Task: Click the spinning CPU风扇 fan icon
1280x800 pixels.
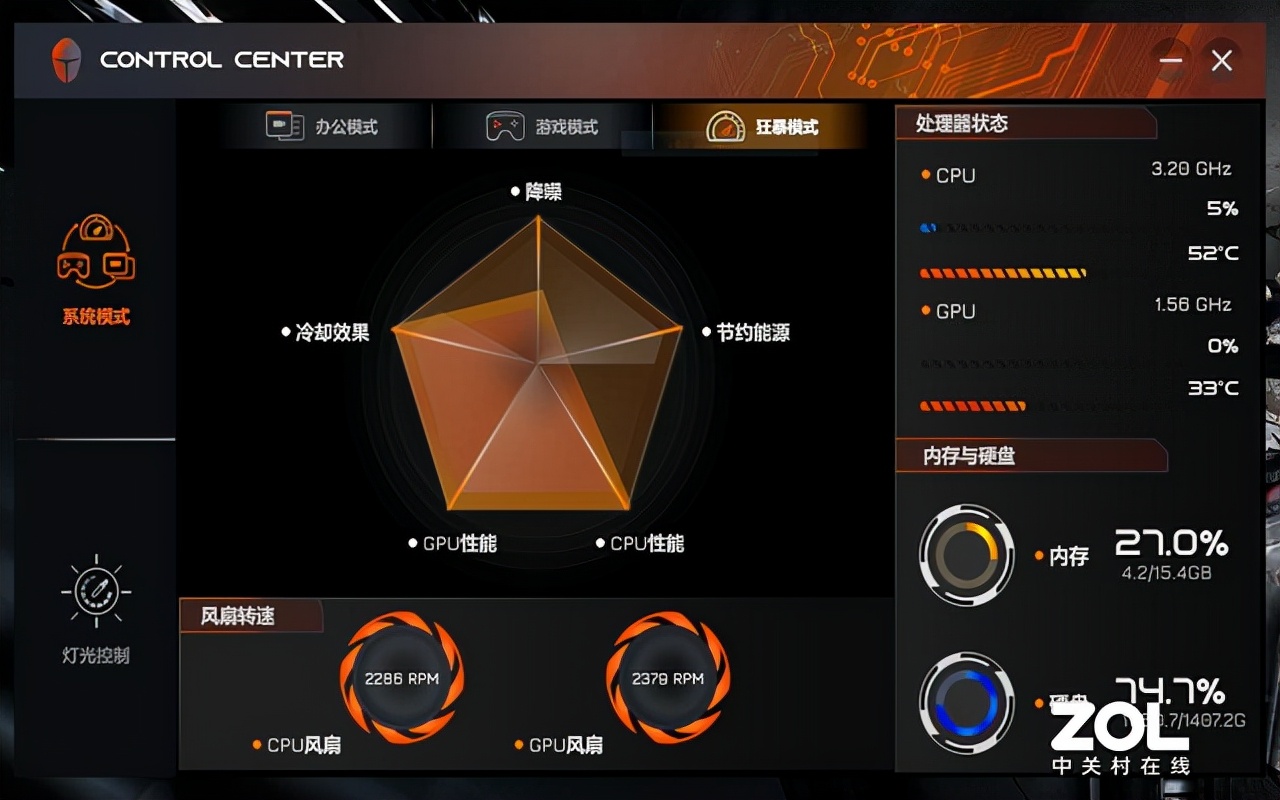Action: tap(400, 677)
